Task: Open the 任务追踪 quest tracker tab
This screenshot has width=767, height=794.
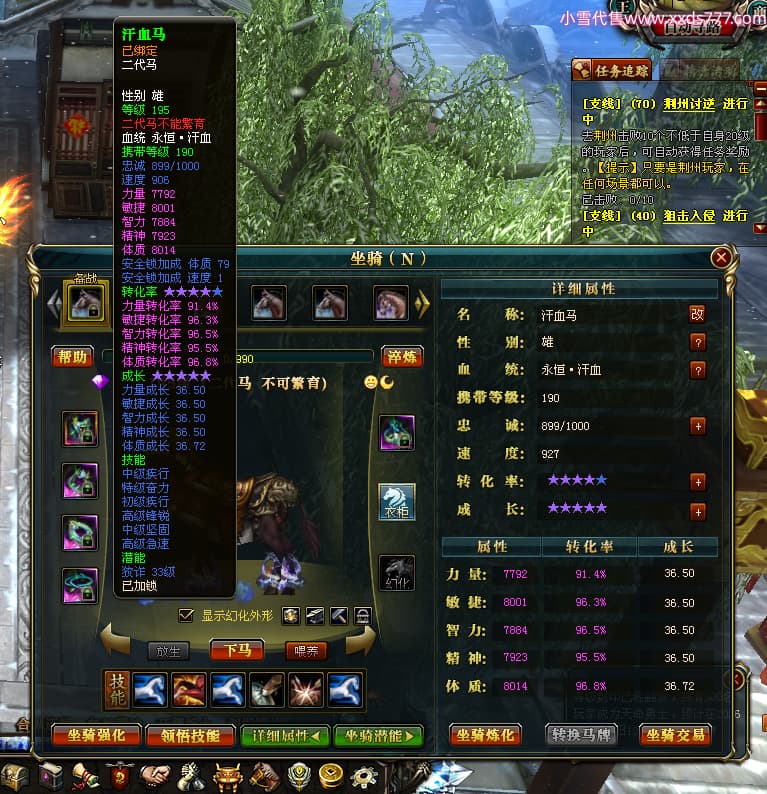Action: (611, 70)
